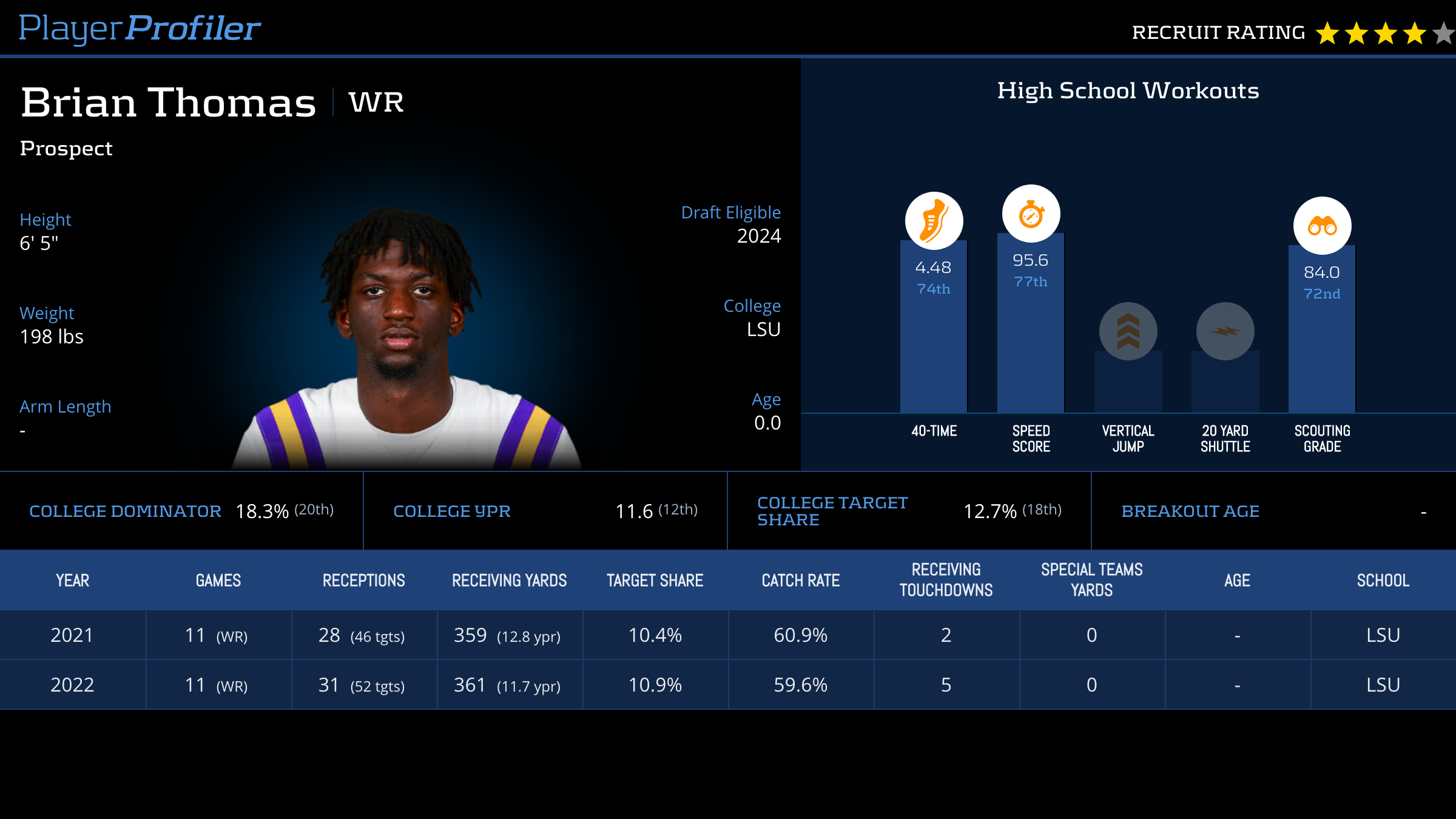Open the Speed Score stopwatch icon

[1031, 214]
